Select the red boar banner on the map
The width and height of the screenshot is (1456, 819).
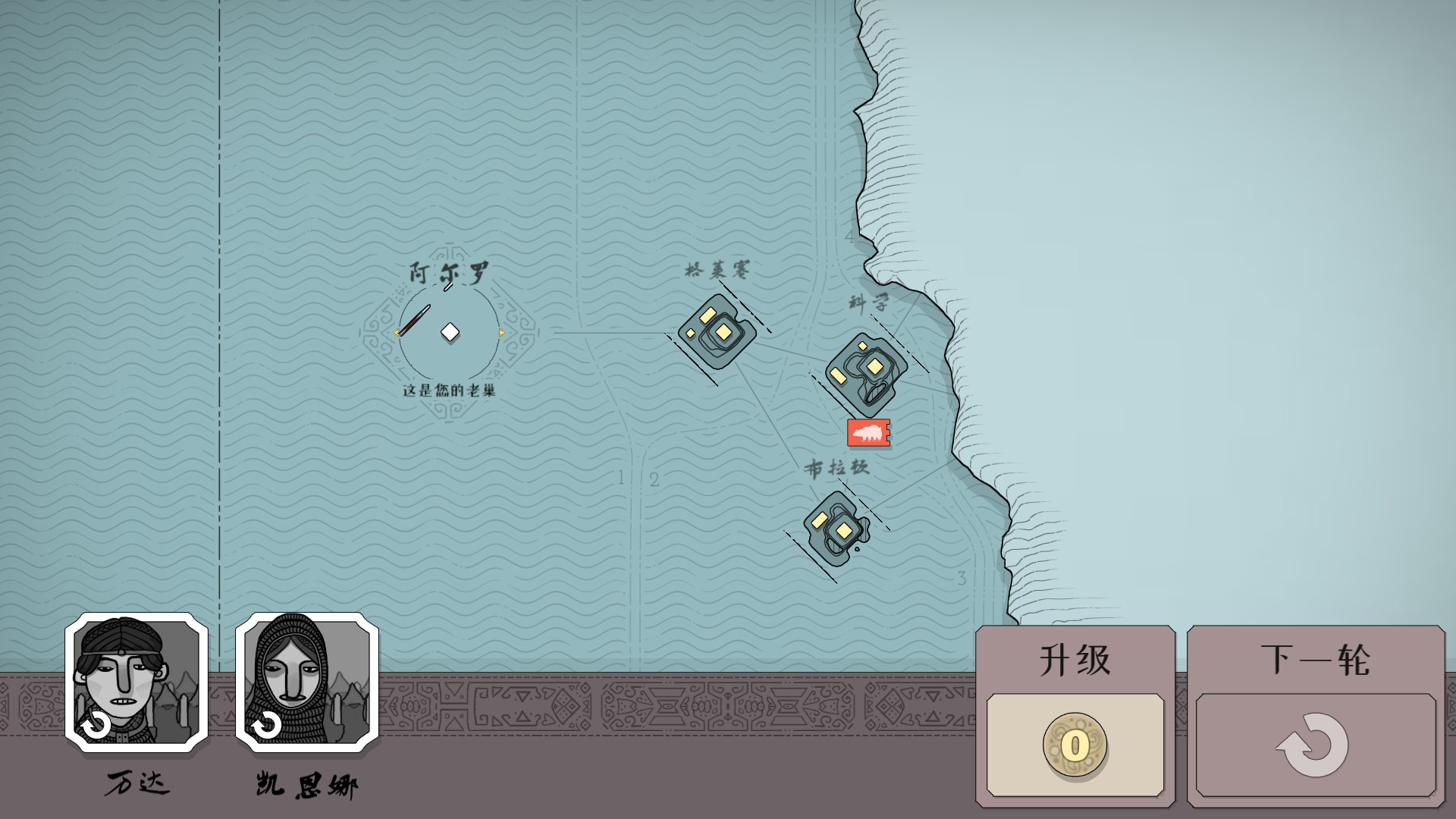pyautogui.click(x=868, y=433)
